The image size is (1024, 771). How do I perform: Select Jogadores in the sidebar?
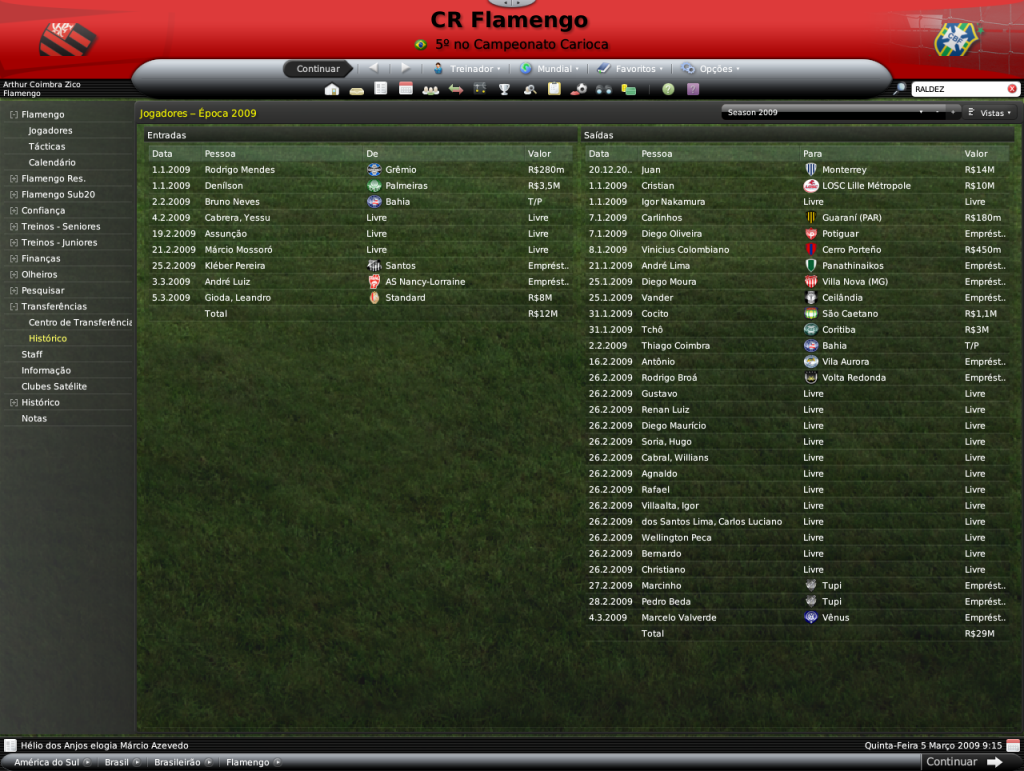pos(50,131)
